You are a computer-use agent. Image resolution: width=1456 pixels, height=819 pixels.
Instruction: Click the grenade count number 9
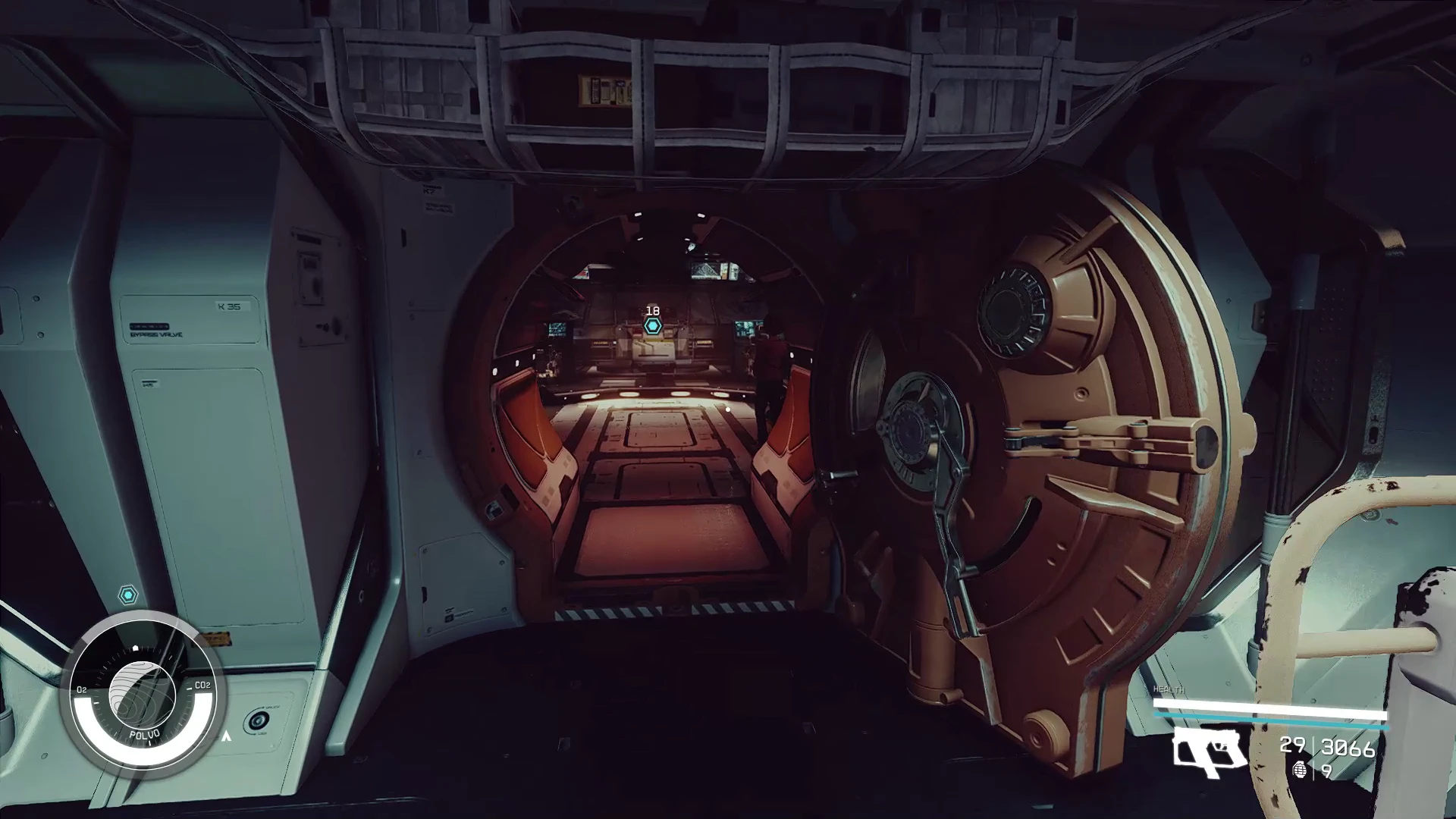click(1328, 772)
